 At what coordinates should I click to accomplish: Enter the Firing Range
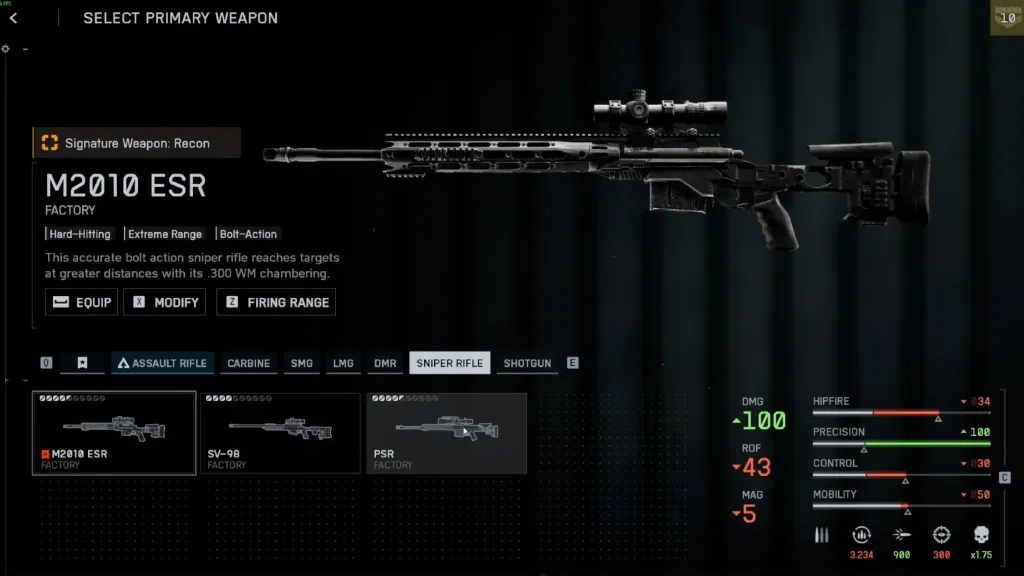[x=276, y=302]
